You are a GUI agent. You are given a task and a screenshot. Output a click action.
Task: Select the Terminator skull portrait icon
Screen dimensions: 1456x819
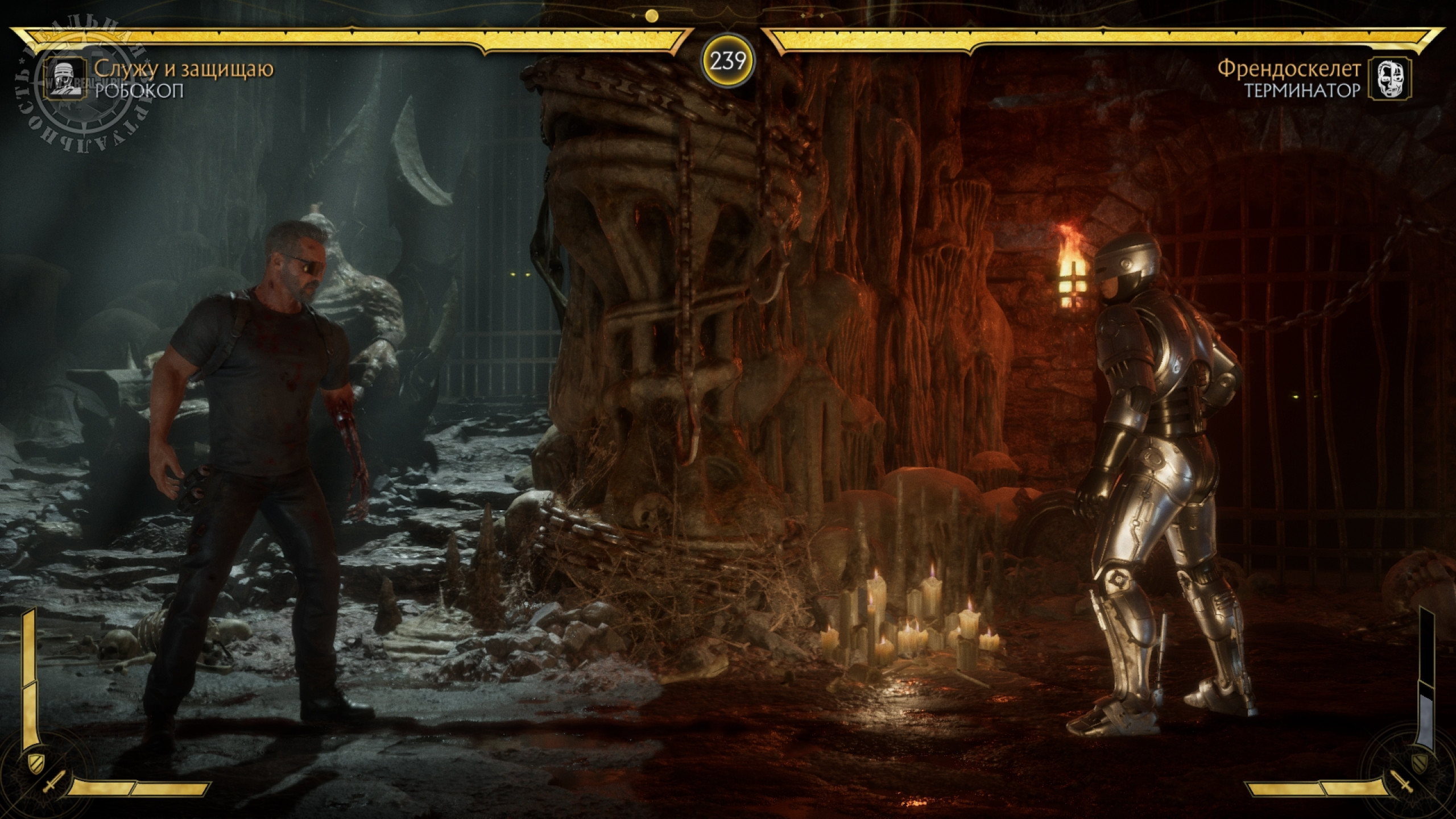click(1392, 78)
